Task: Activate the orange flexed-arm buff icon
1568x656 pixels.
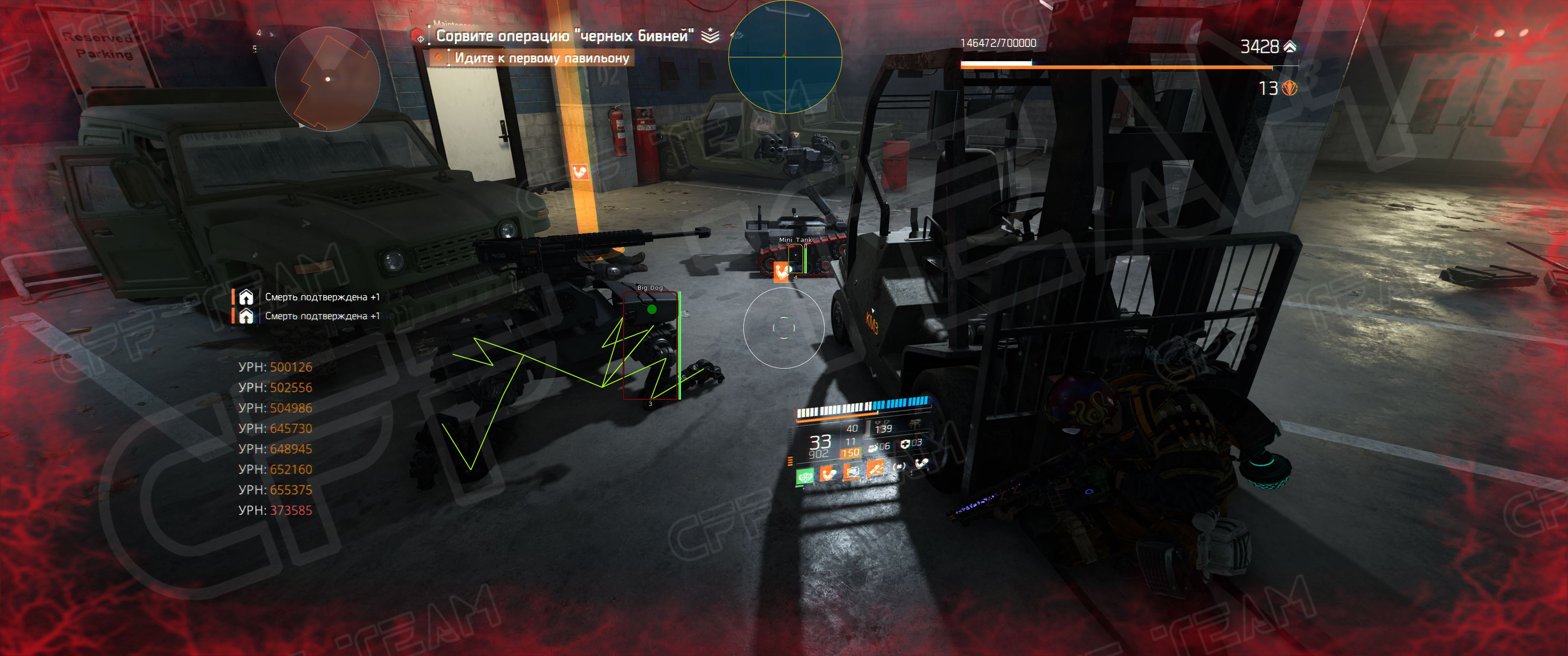Action: pyautogui.click(x=828, y=473)
